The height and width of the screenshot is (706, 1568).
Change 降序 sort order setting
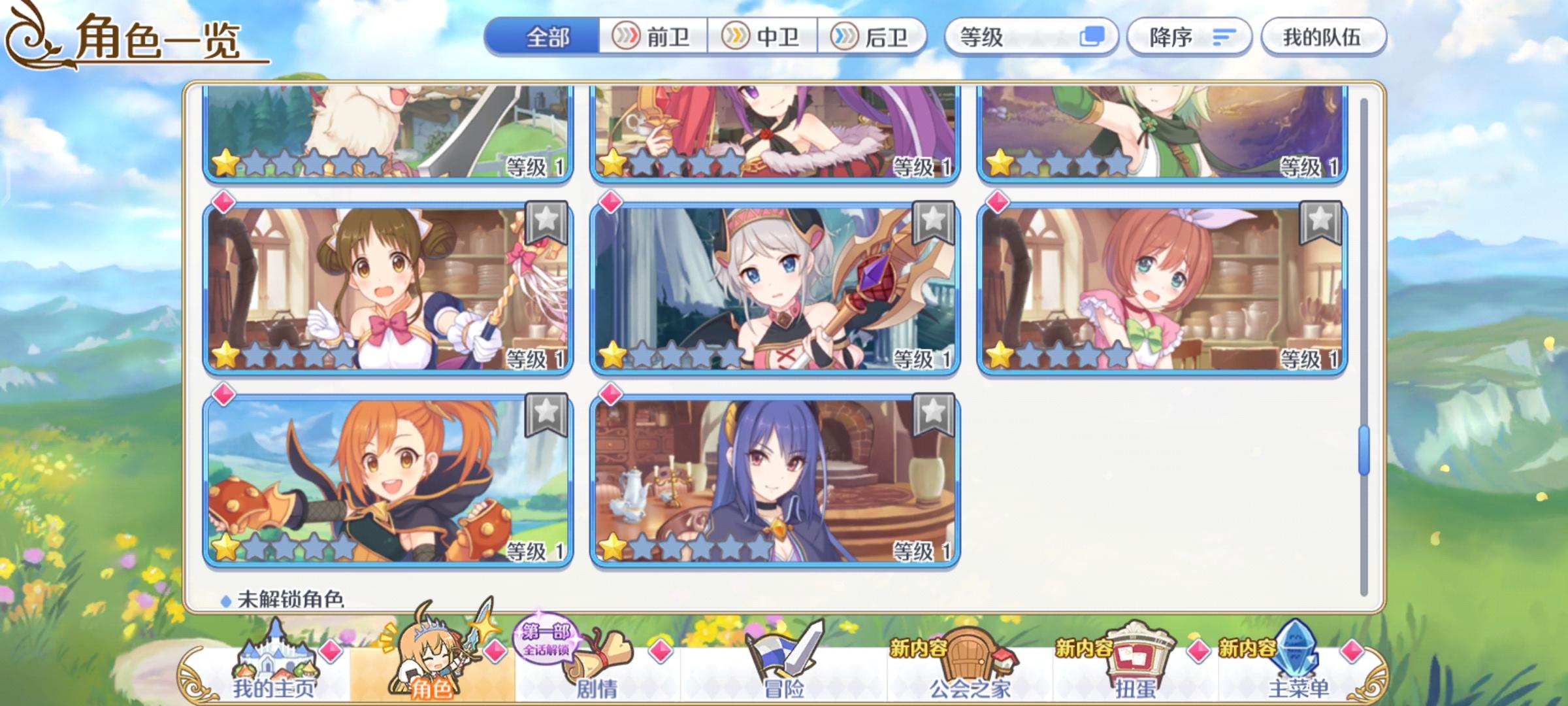1189,37
